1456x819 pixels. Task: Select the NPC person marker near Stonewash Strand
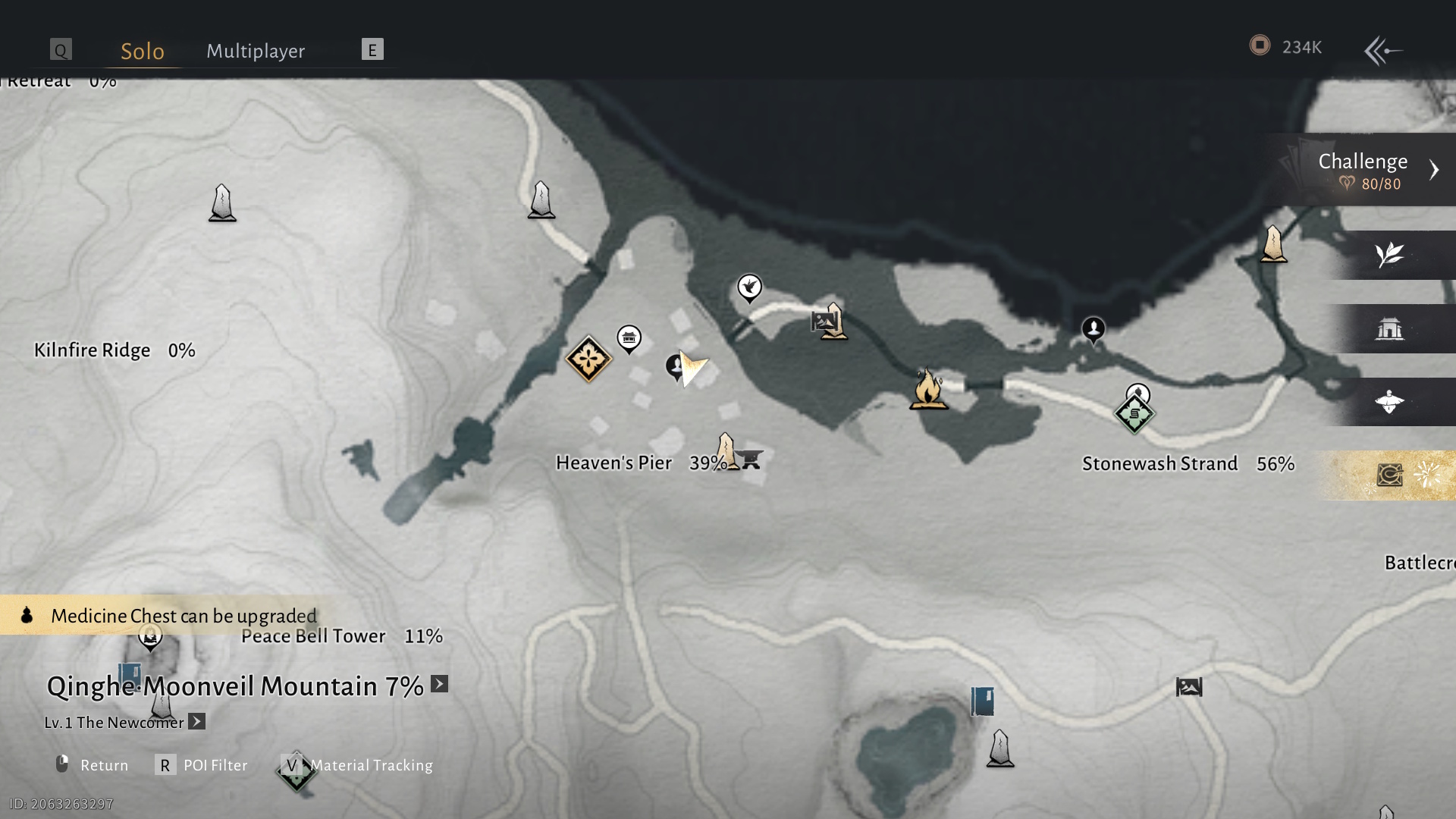[x=1093, y=330]
